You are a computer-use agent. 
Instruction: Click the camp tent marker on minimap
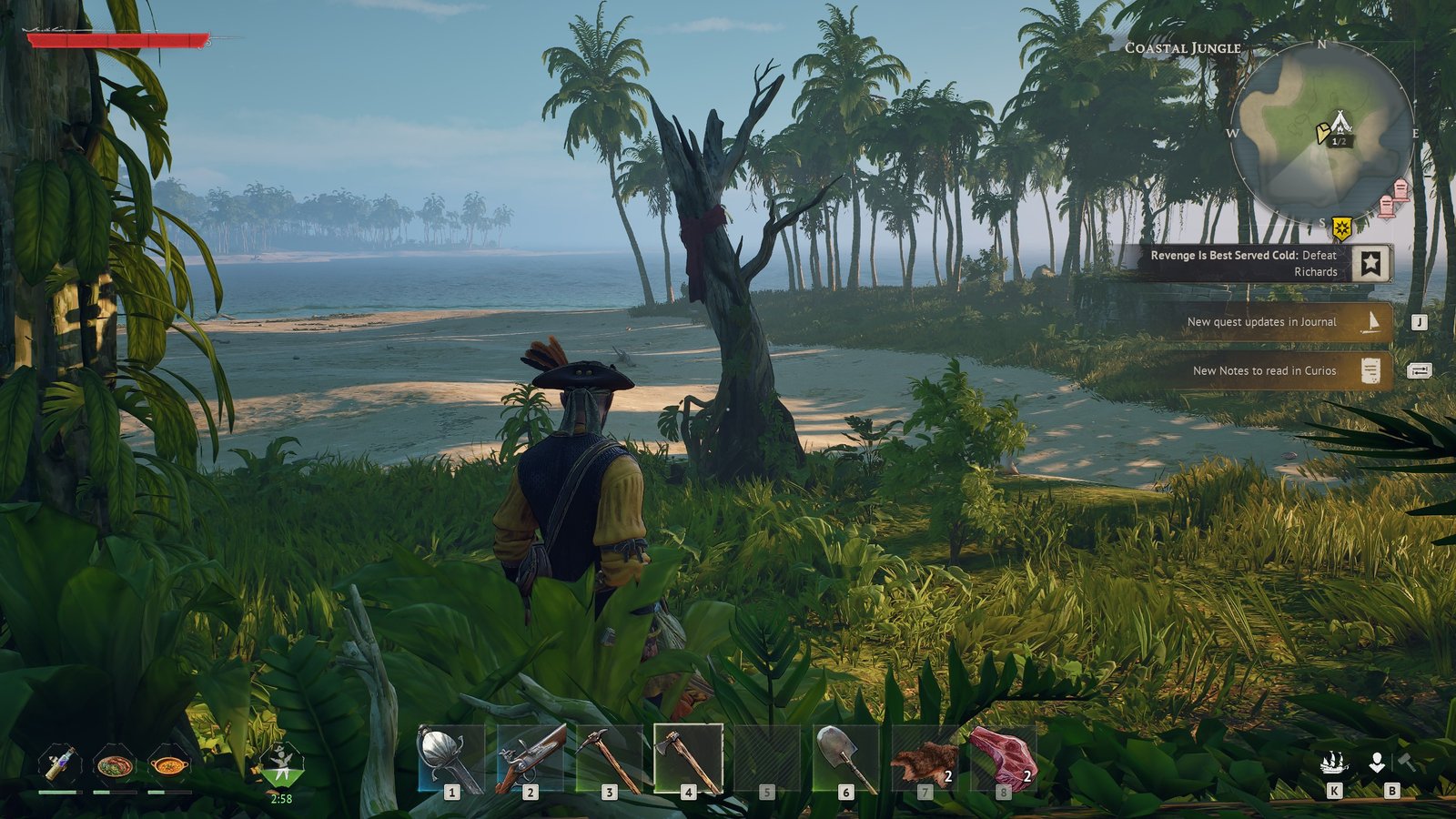coord(1340,124)
